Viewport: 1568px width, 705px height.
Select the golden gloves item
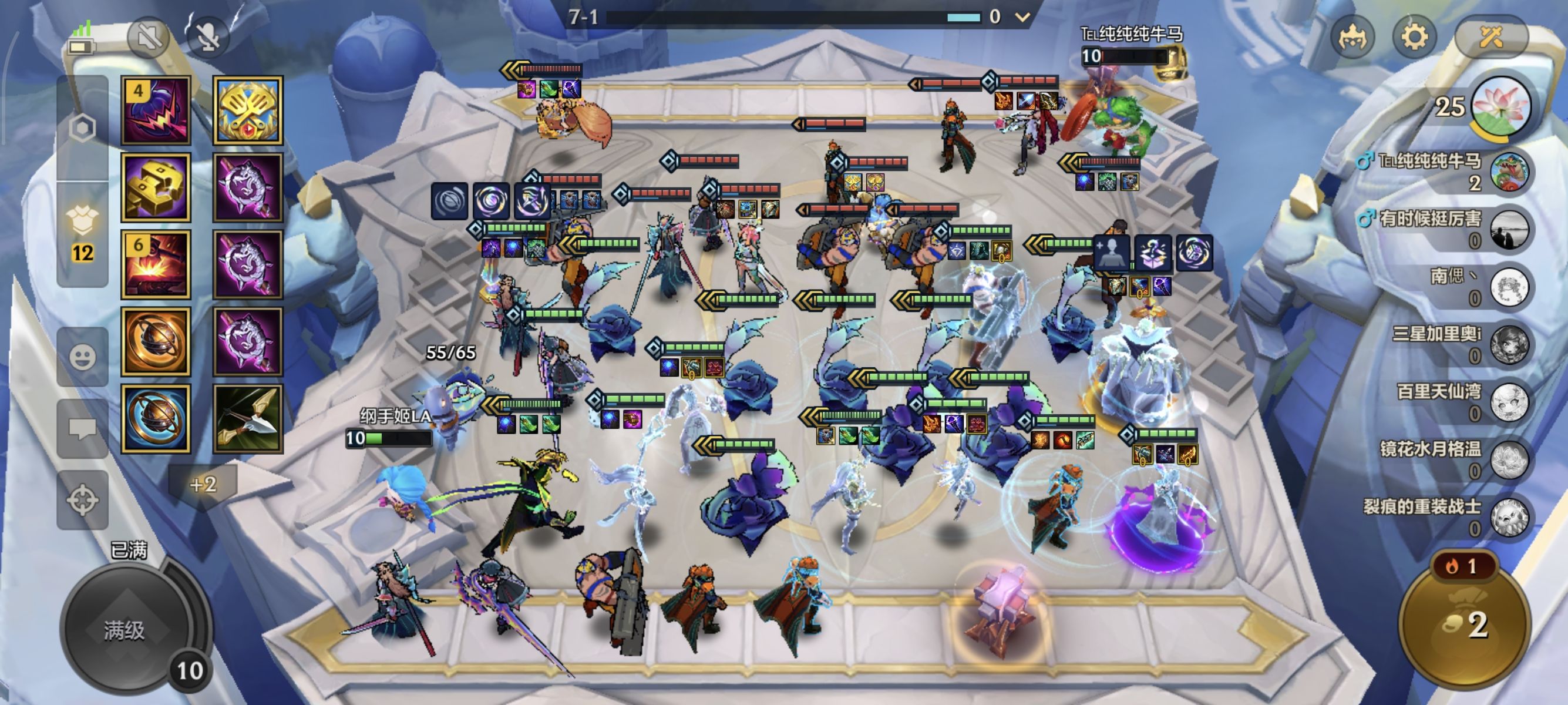coord(156,187)
